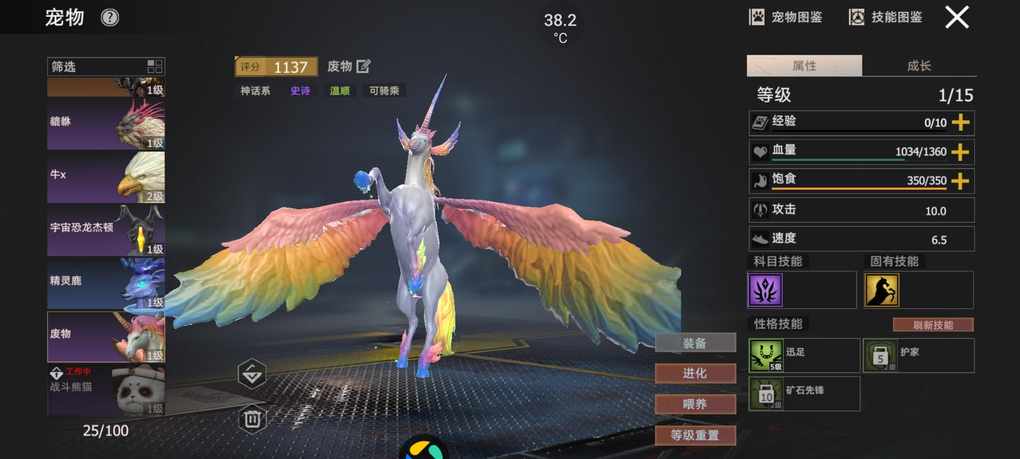This screenshot has width=1020, height=459.
Task: Close the pet screen with the X
Action: [x=957, y=17]
